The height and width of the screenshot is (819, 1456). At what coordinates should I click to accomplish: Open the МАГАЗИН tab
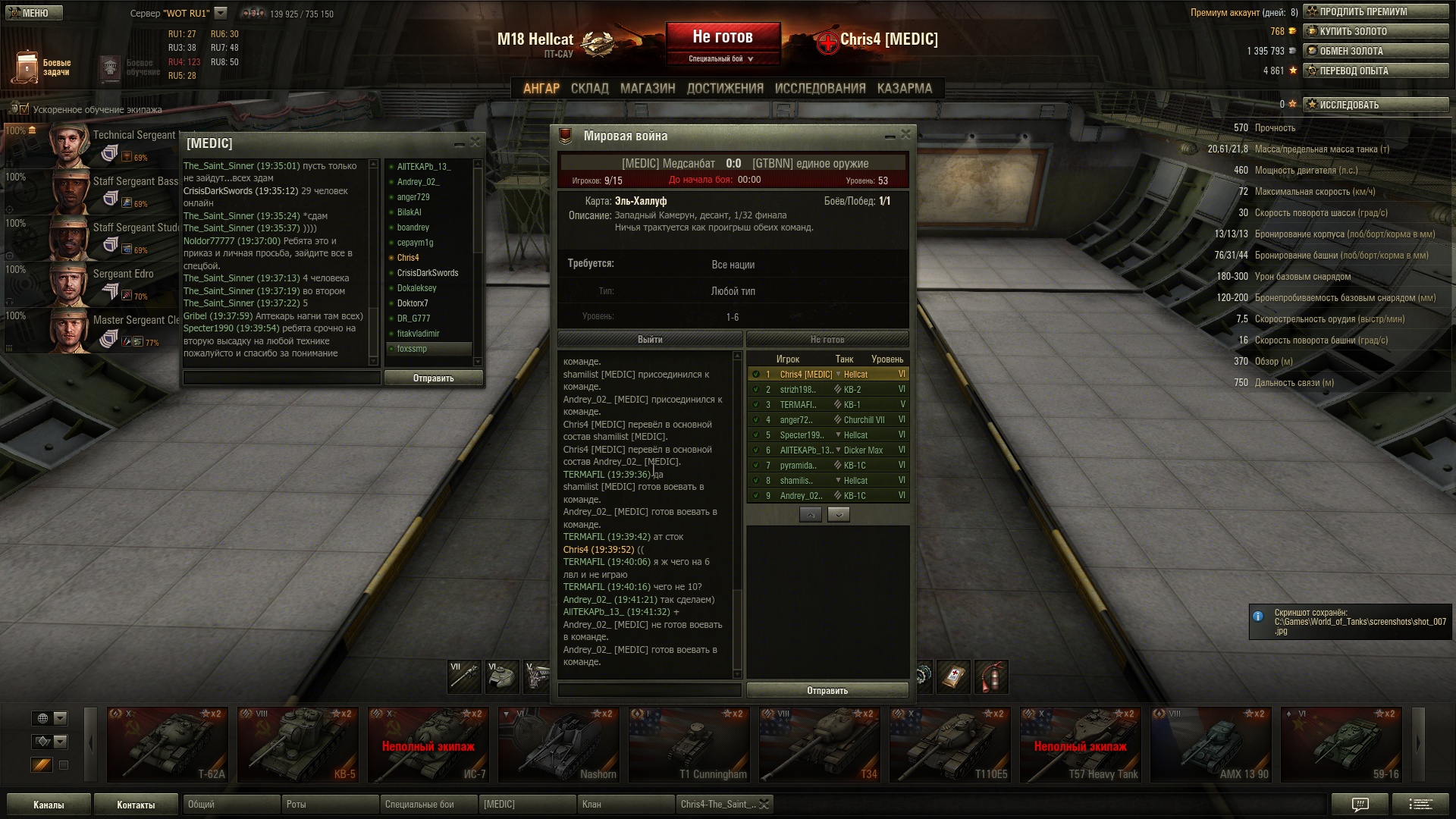[x=648, y=89]
